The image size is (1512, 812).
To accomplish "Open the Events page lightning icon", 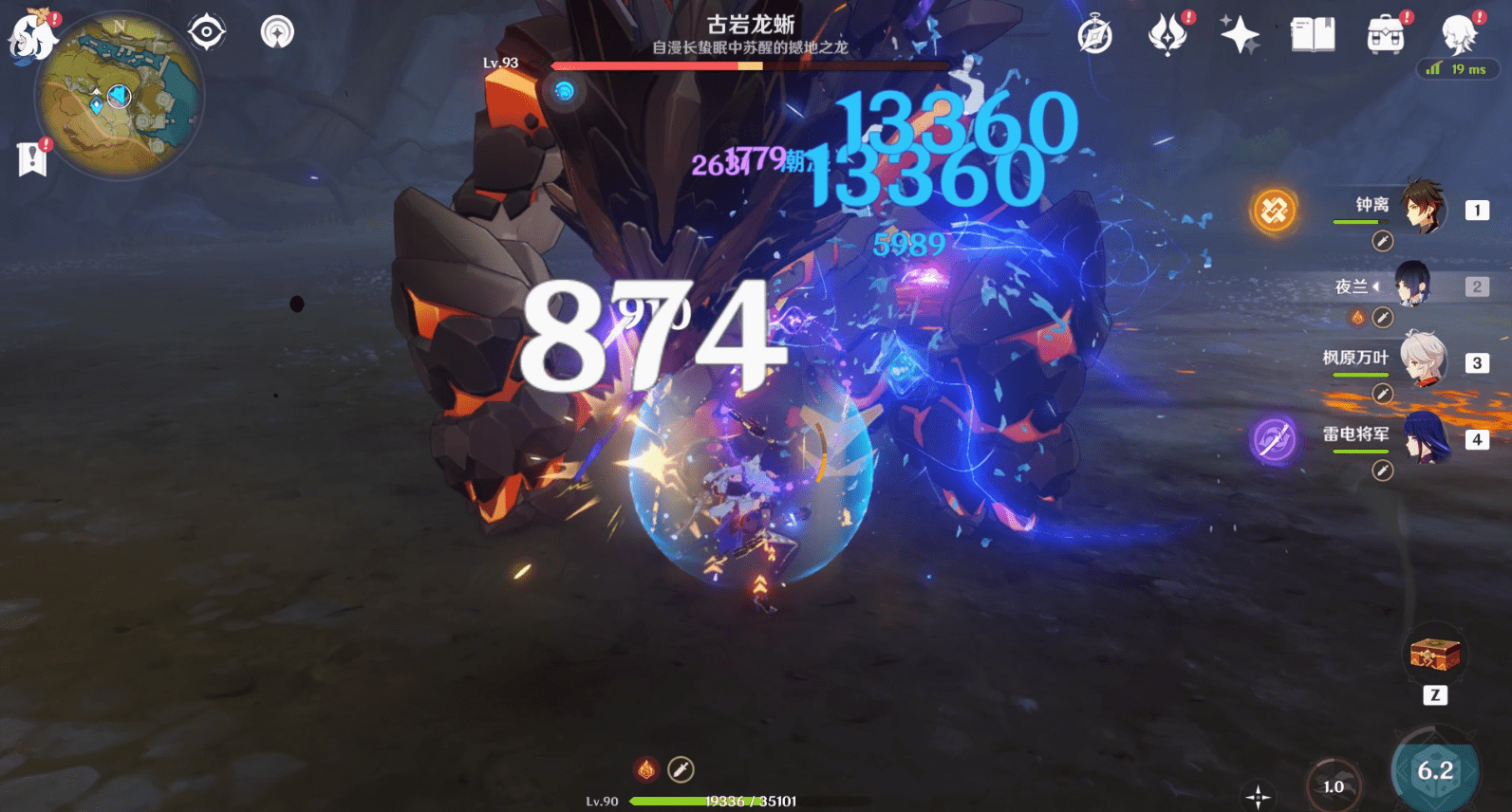I will (1169, 31).
